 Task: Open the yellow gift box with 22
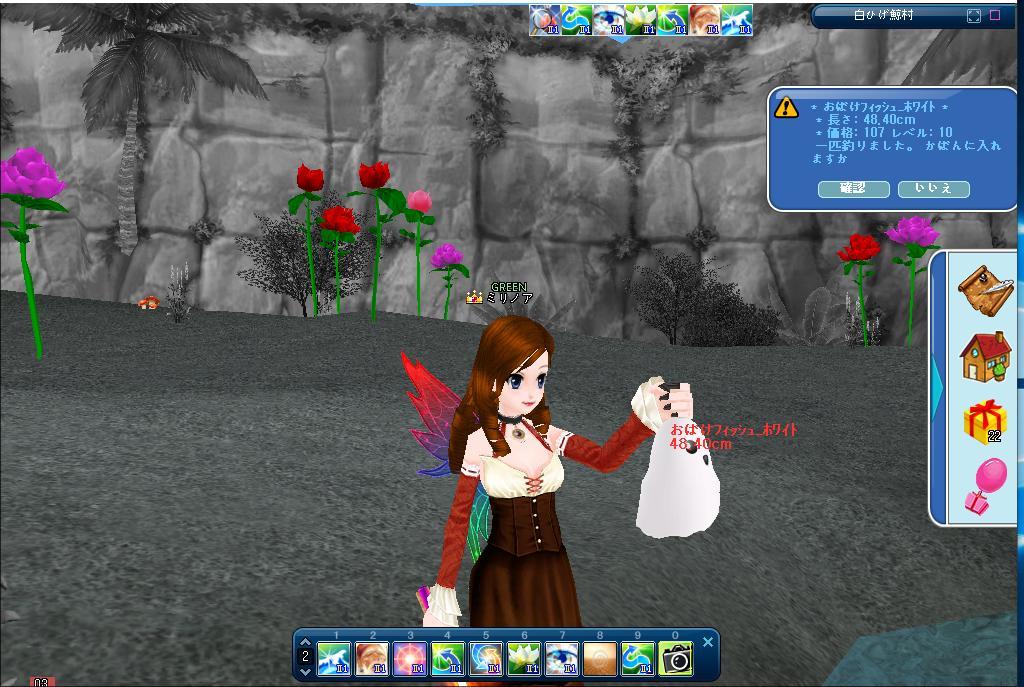[x=985, y=421]
